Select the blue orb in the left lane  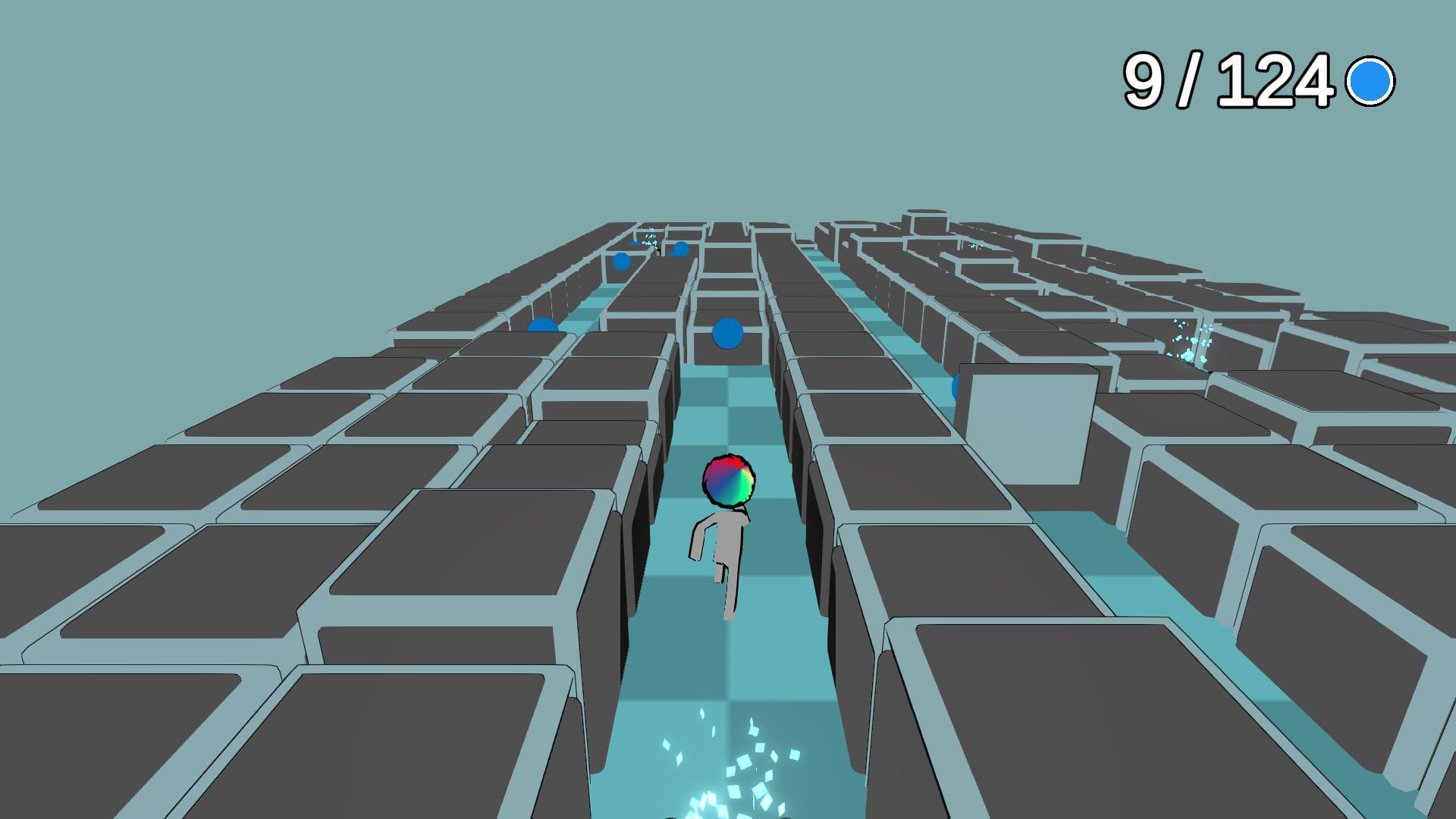pos(541,325)
